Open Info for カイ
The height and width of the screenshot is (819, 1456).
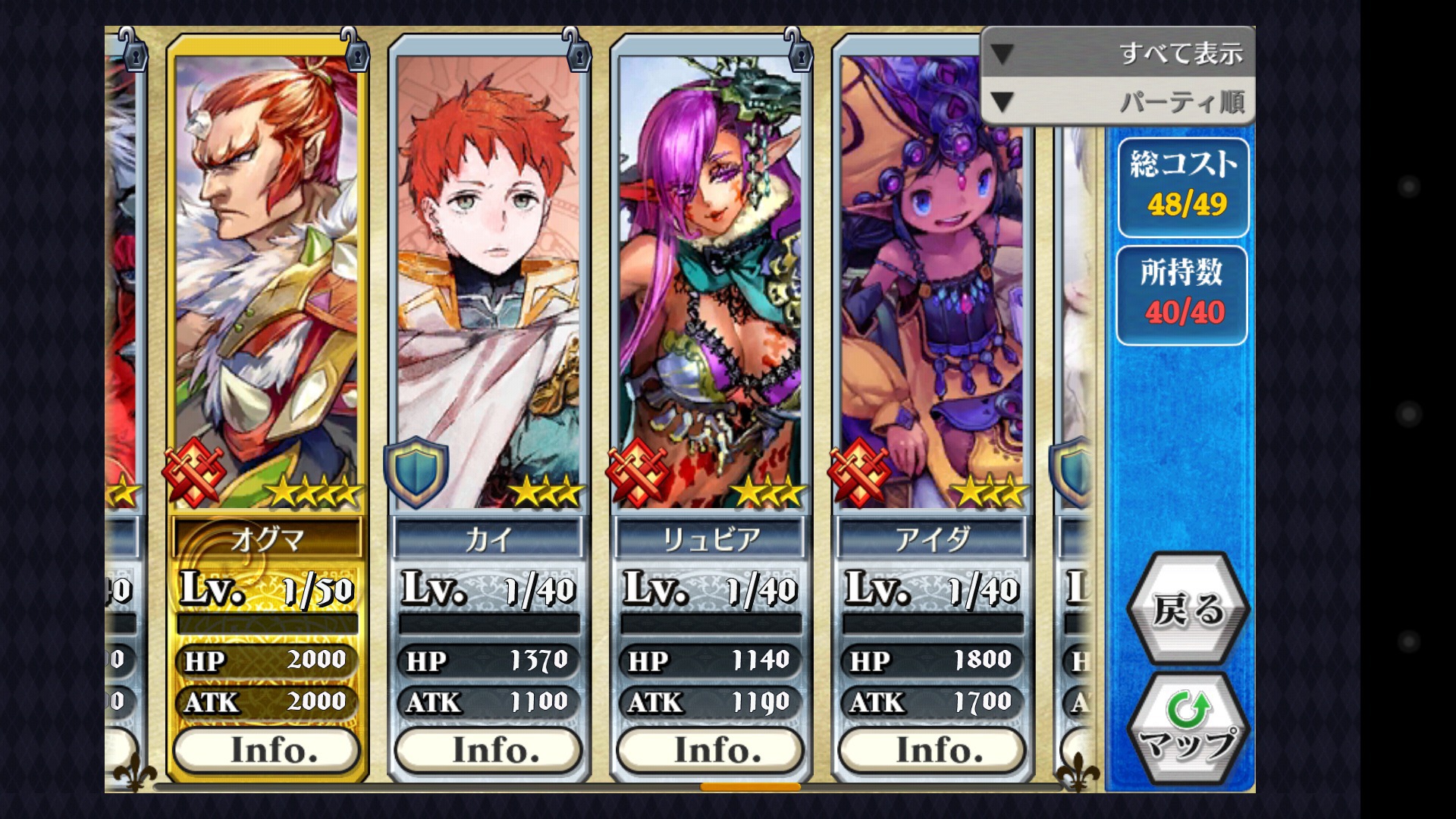tap(489, 750)
